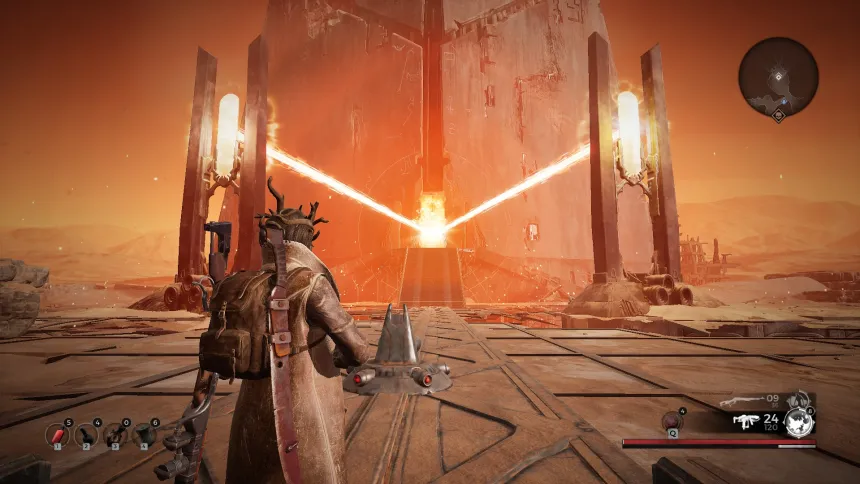Image resolution: width=860 pixels, height=484 pixels.
Task: Activate the large round weapon mod icon
Action: click(x=799, y=422)
